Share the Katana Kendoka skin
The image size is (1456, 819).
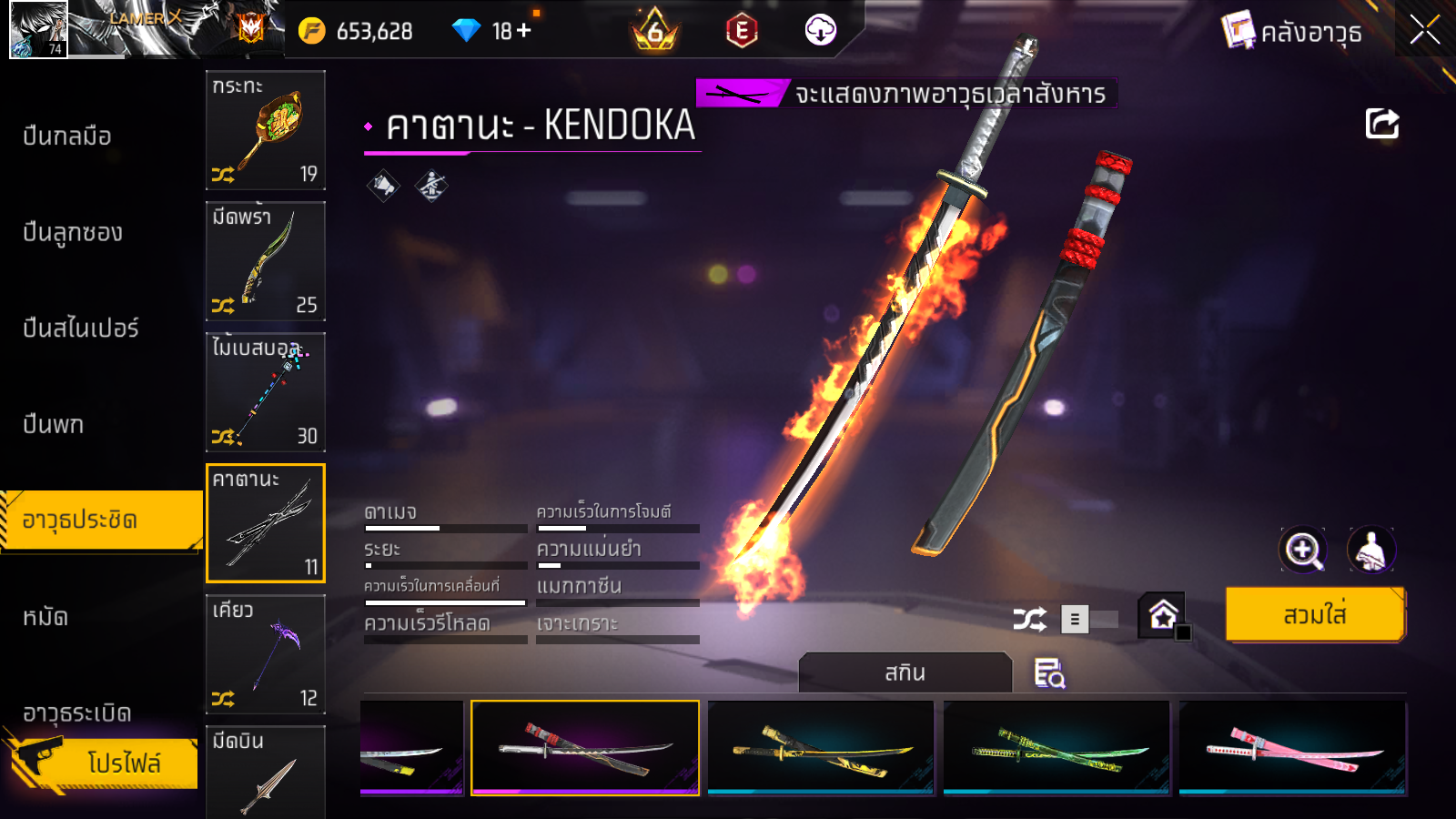[1381, 124]
